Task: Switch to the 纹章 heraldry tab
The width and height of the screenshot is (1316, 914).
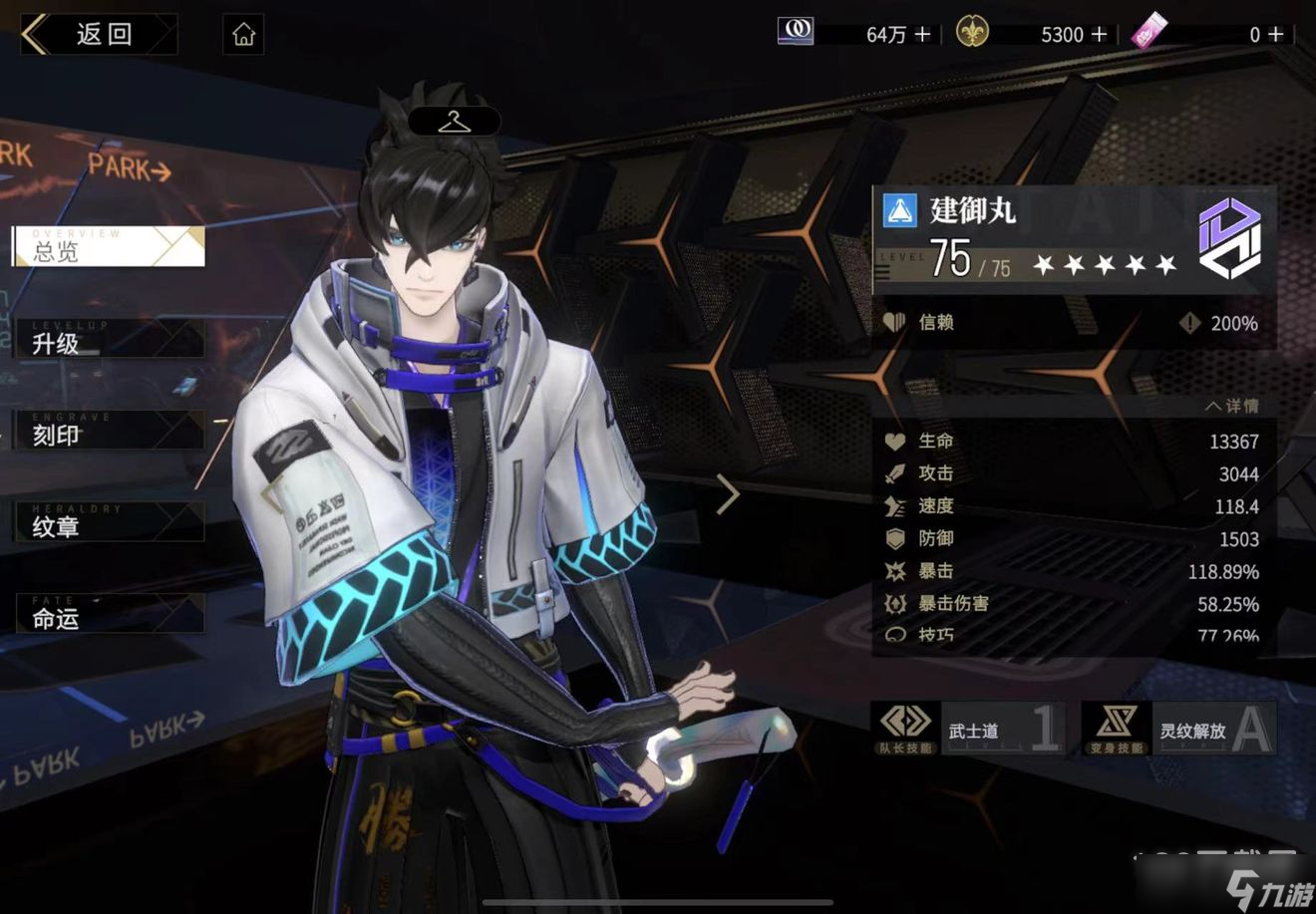Action: click(108, 523)
